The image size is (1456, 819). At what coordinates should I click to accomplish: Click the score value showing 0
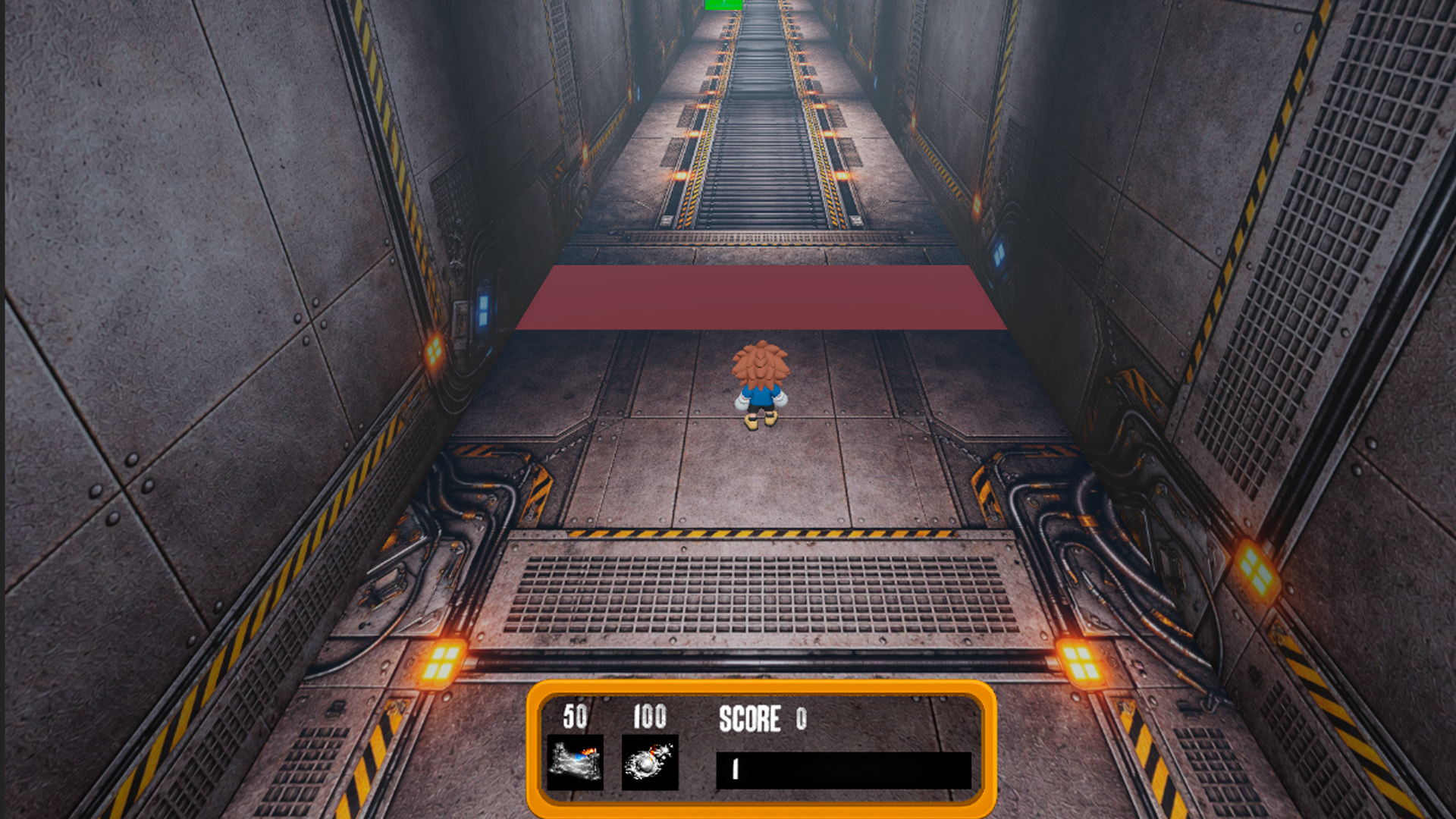(802, 719)
